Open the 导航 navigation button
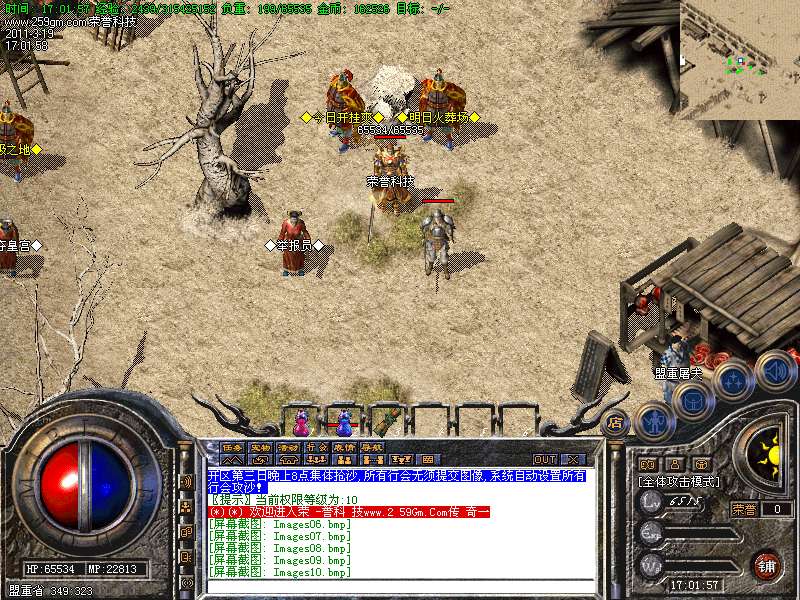 [372, 447]
